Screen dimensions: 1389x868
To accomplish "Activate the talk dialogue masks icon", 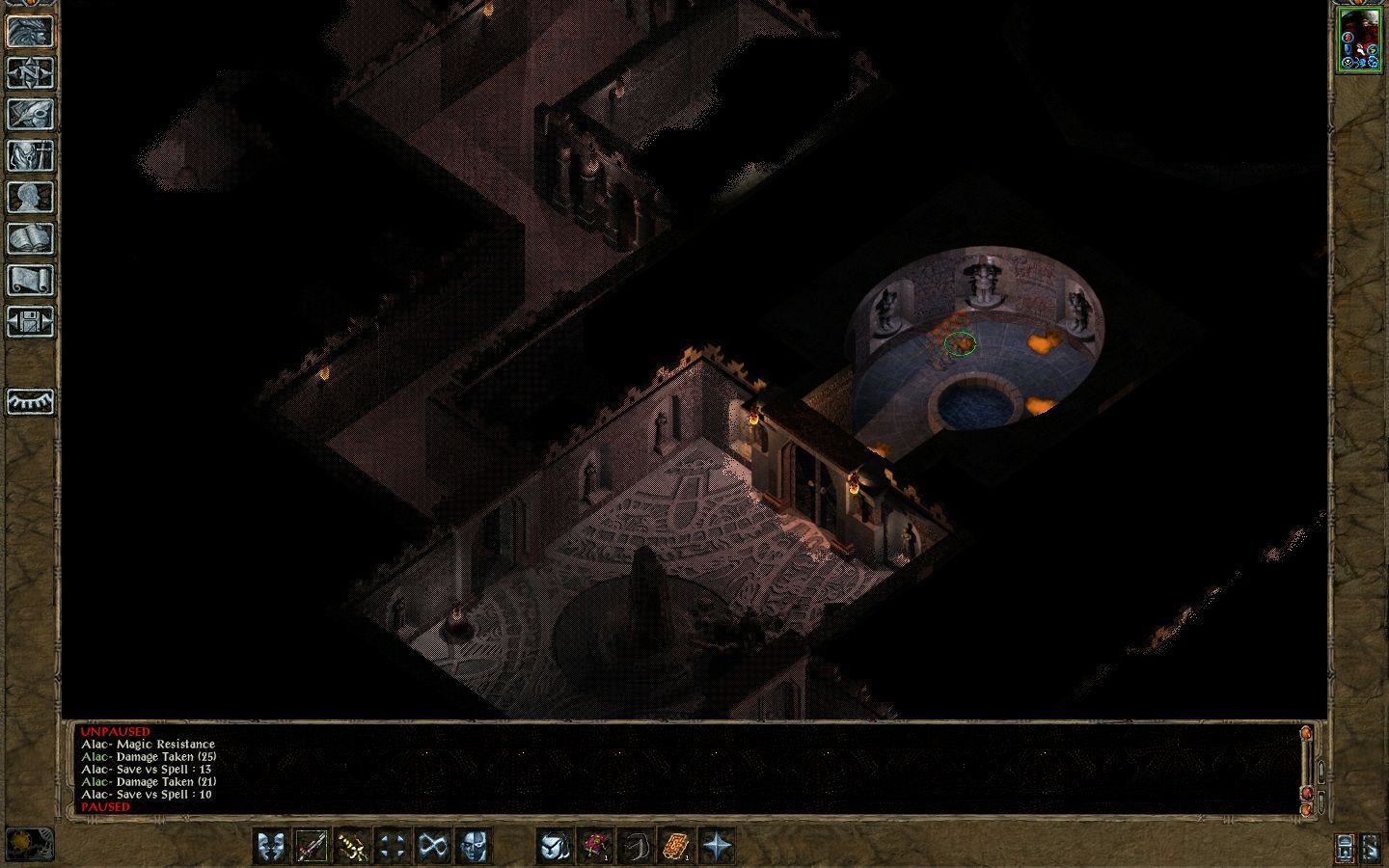I will point(270,847).
